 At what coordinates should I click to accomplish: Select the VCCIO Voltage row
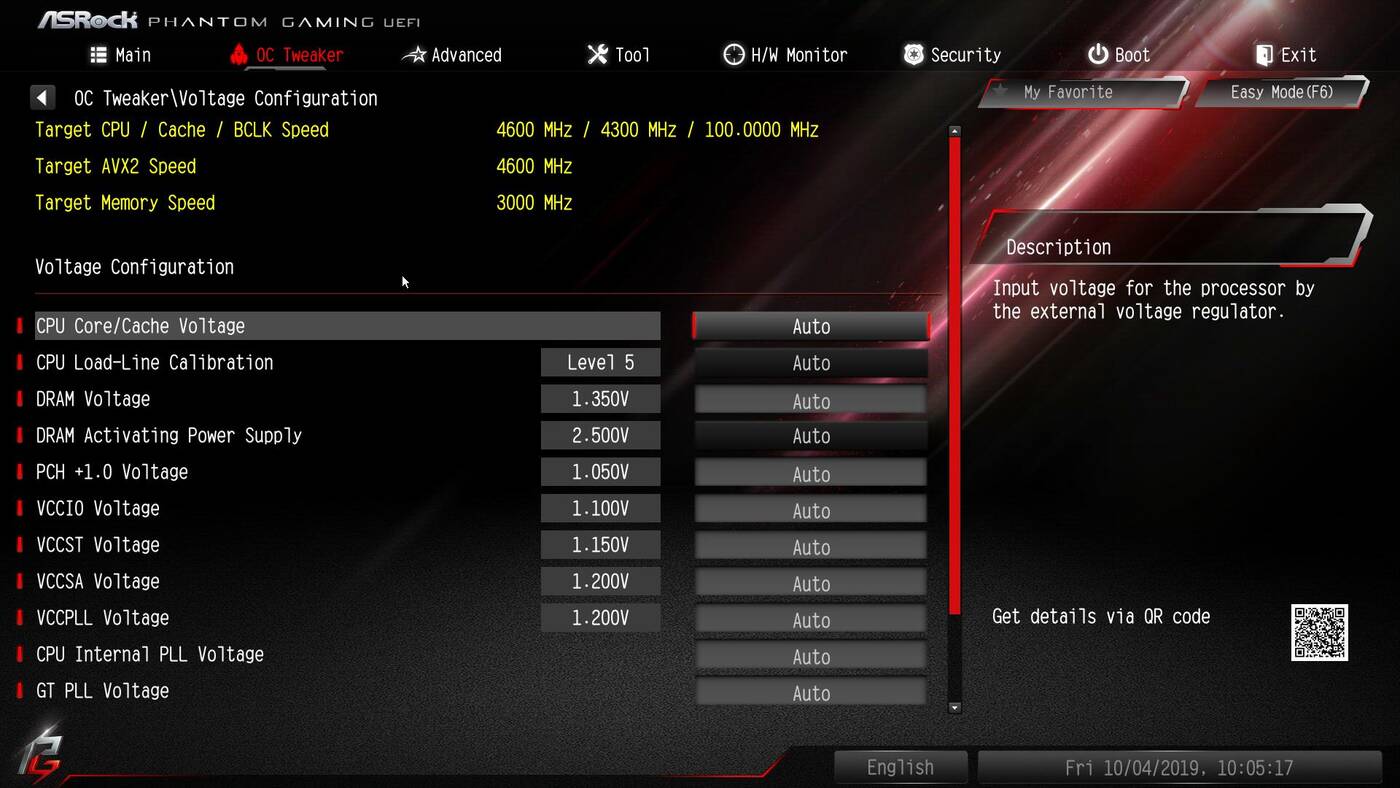(x=98, y=509)
